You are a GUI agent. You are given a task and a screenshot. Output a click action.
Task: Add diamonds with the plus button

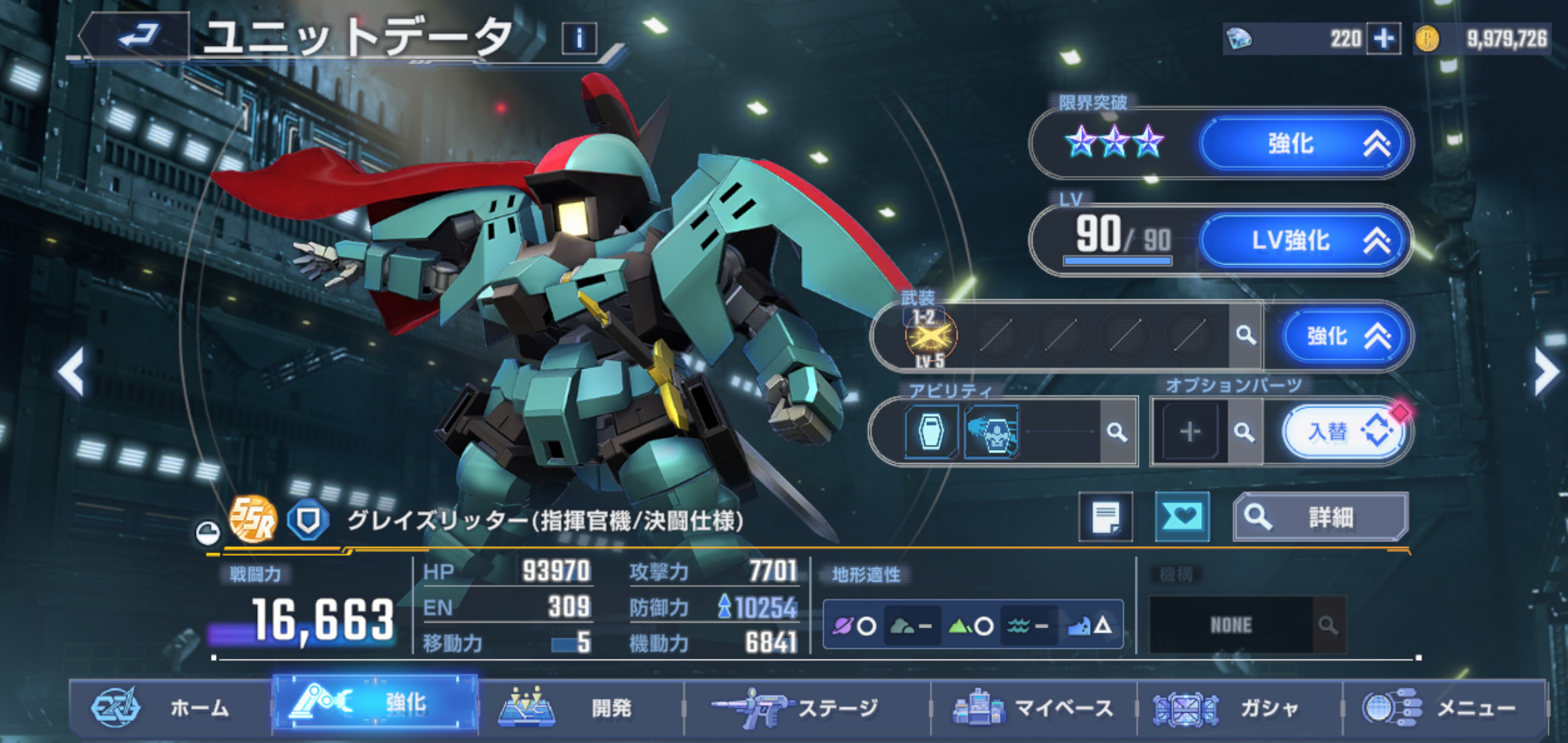(x=1384, y=39)
